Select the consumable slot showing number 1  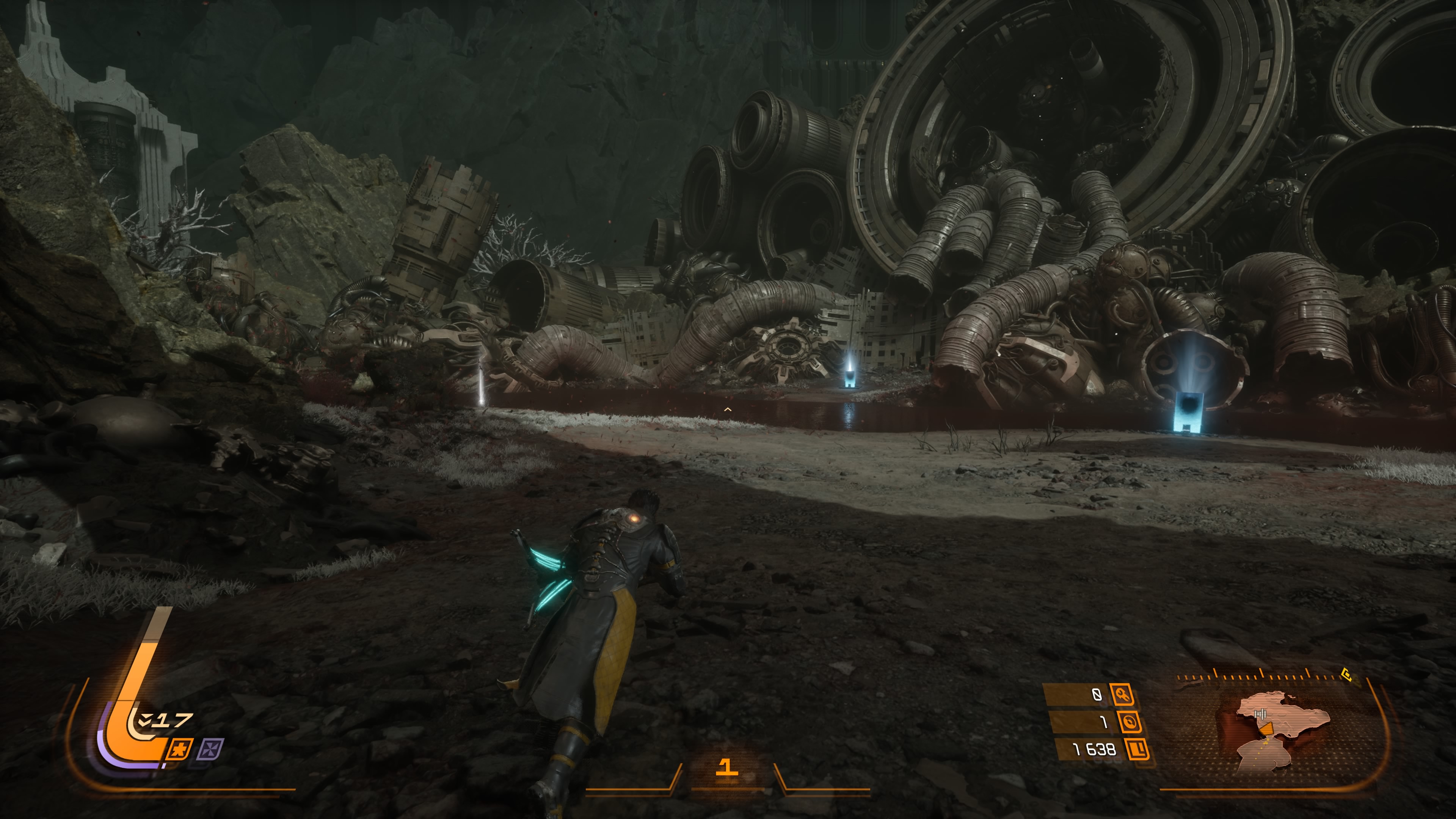(726, 767)
